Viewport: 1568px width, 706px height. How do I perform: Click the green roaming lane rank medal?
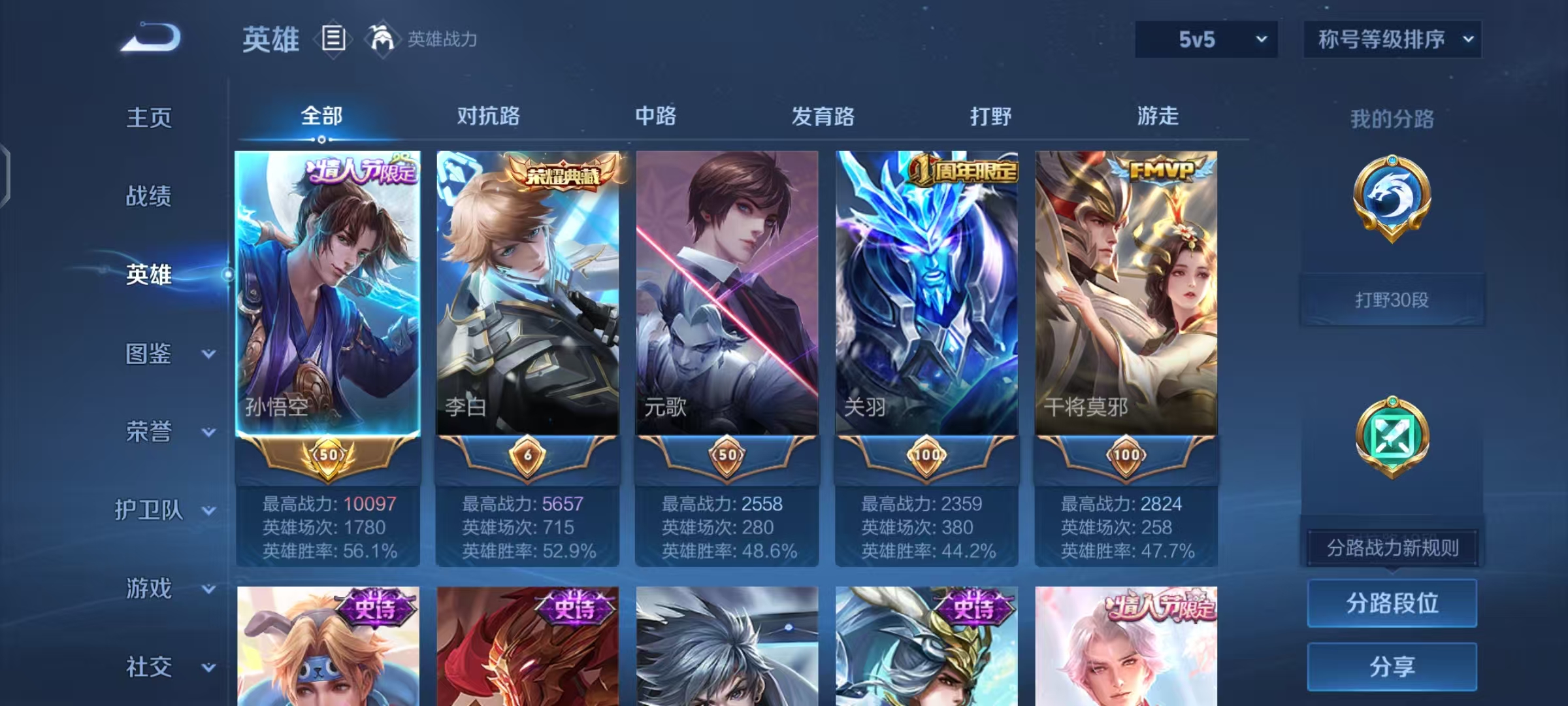click(1392, 437)
